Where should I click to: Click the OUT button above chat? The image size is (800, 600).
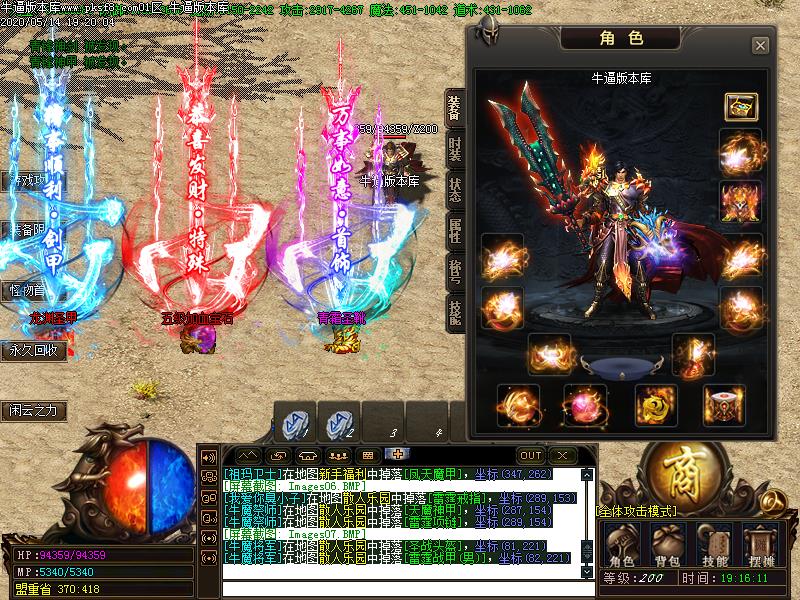530,455
